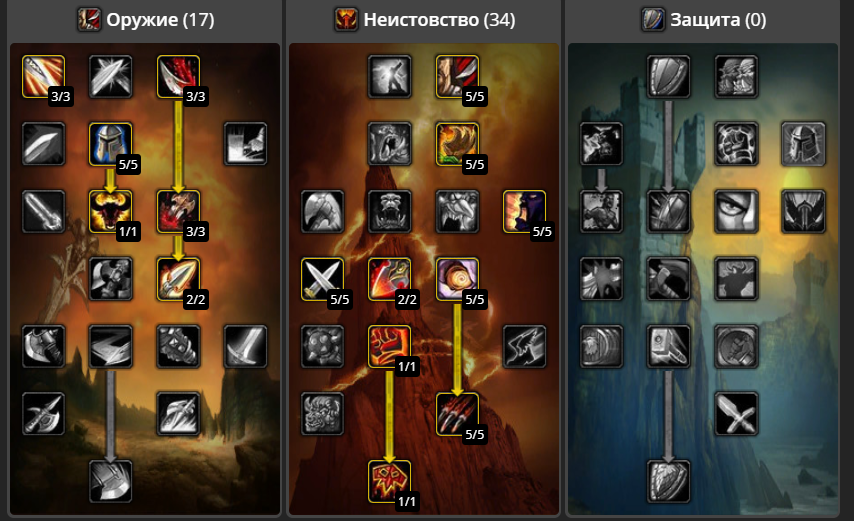Choose the unlearned knight helmet Protection talent
The image size is (854, 521).
[802, 143]
